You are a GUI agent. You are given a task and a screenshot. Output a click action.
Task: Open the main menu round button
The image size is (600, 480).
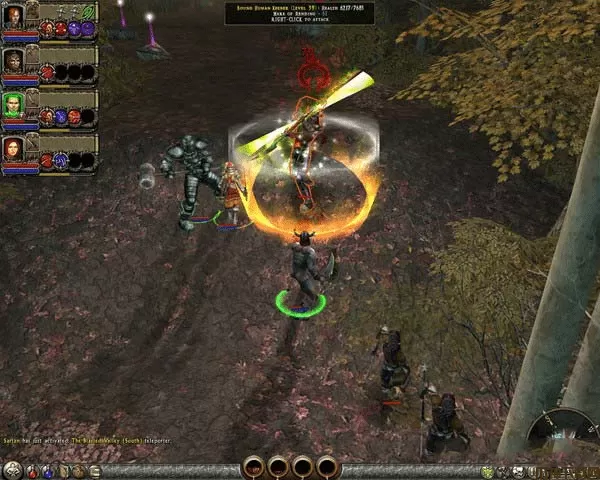coord(11,470)
